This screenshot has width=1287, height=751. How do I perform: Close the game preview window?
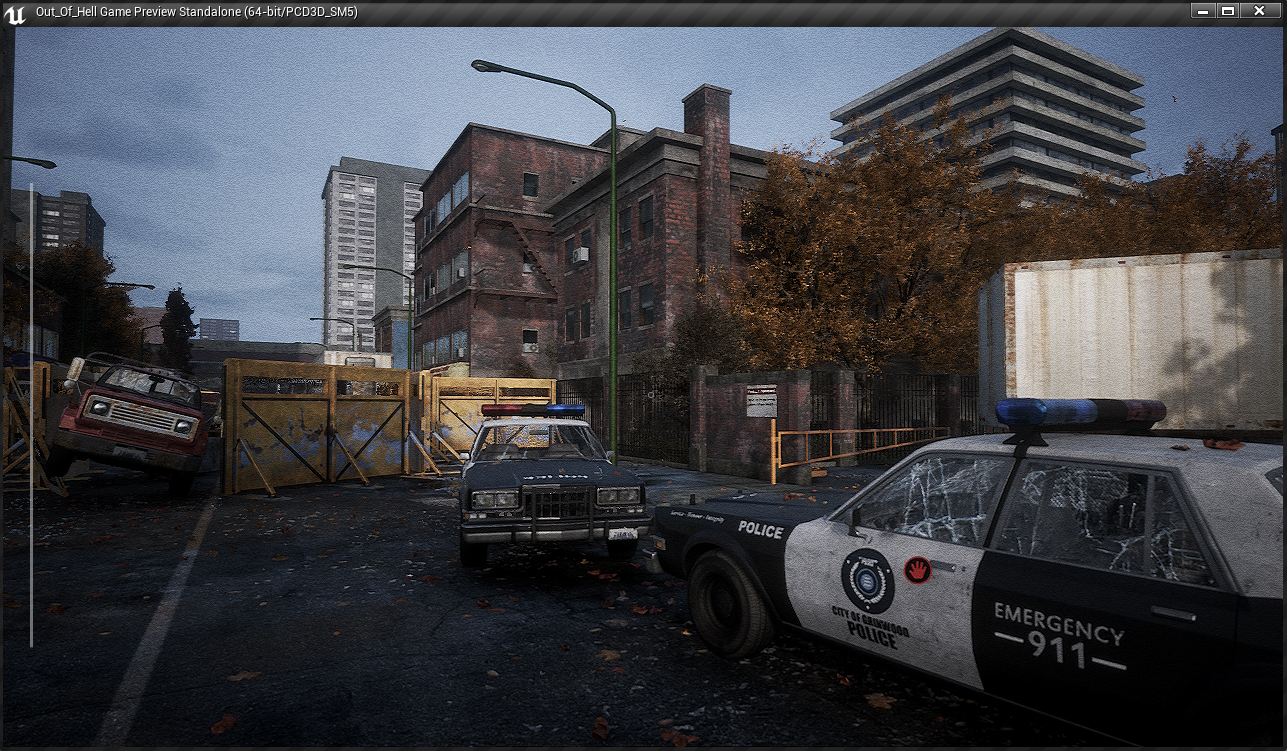point(1259,11)
